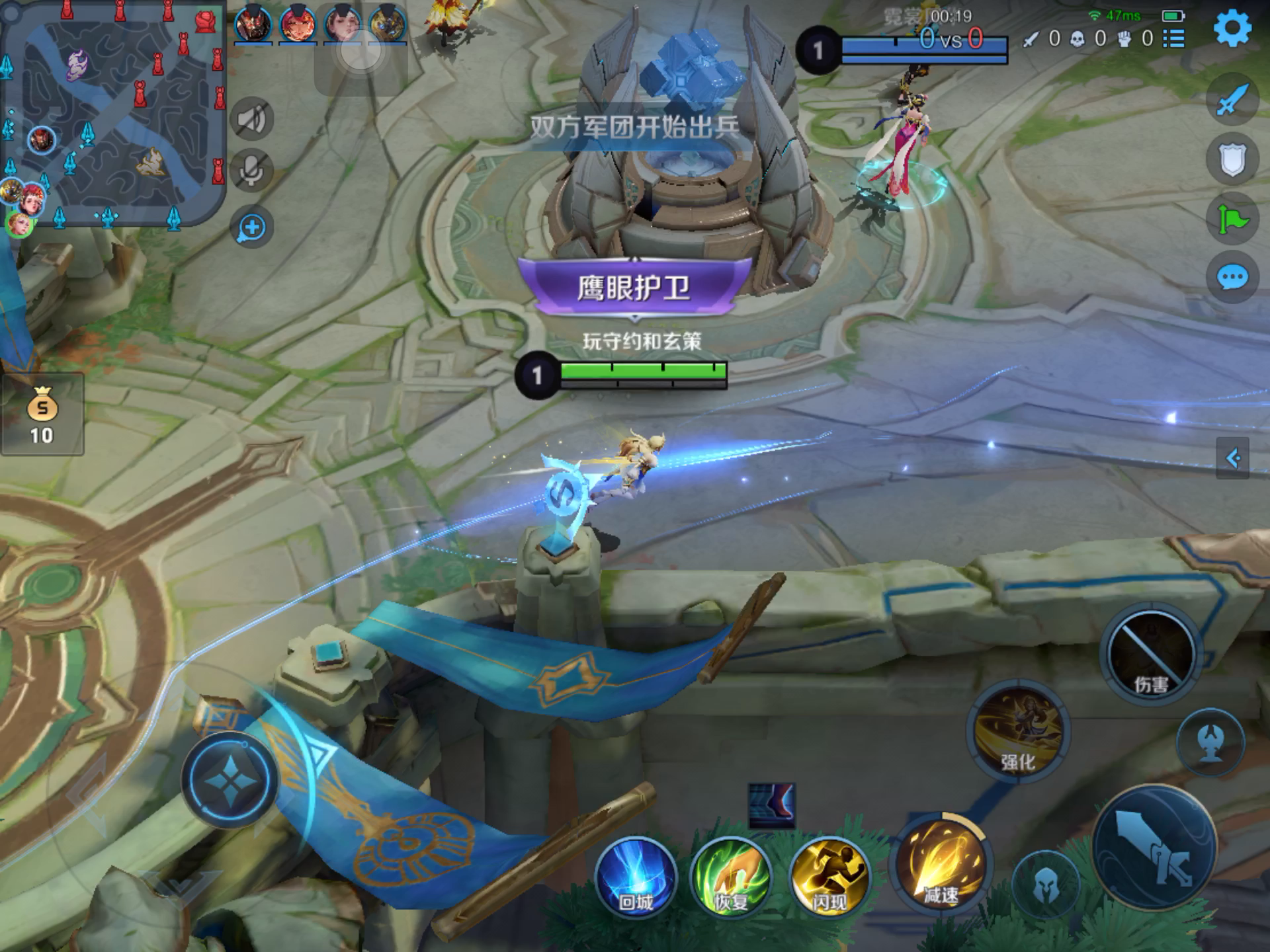This screenshot has width=1270, height=952.
Task: Activate the 强化 enhance skill
Action: 1018,732
